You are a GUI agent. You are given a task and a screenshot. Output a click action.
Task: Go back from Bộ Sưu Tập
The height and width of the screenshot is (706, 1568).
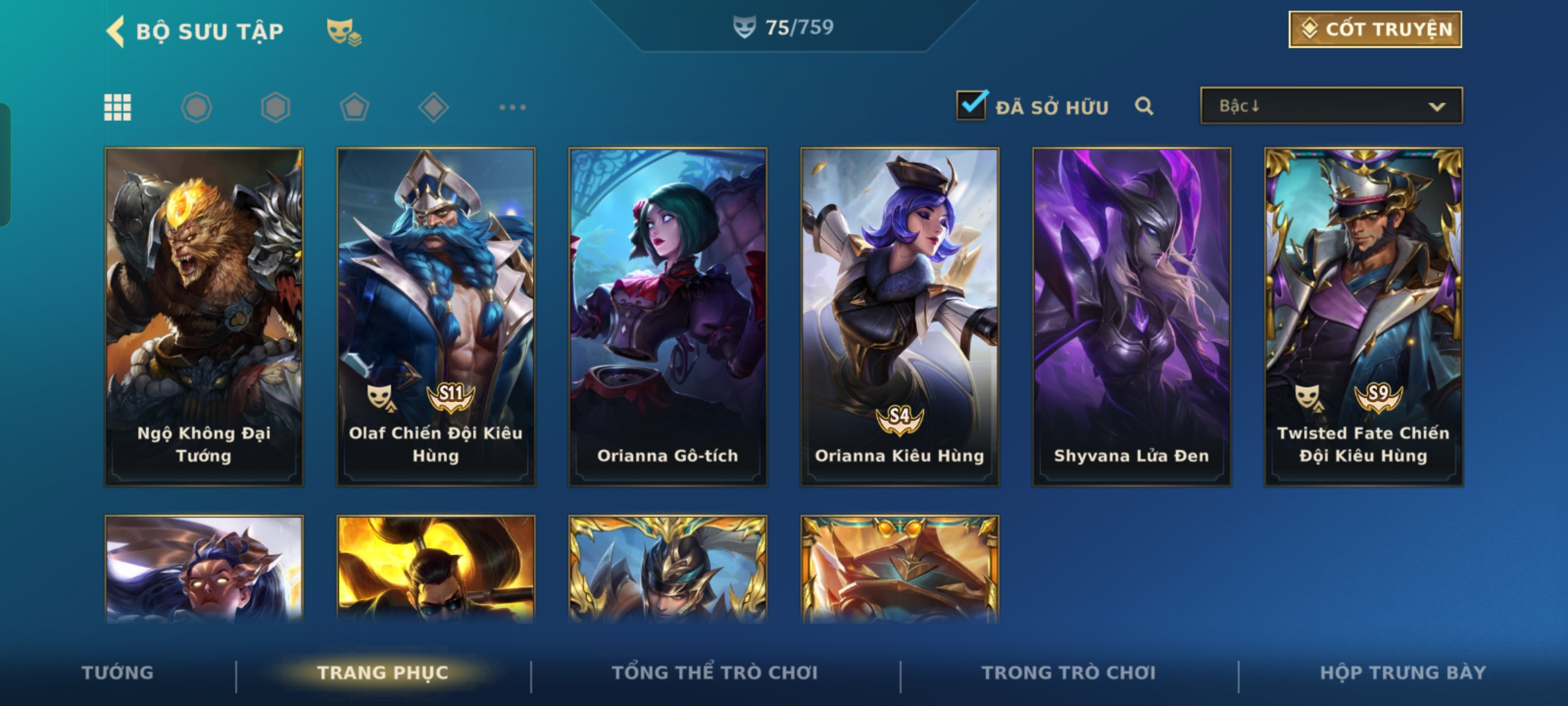point(116,31)
